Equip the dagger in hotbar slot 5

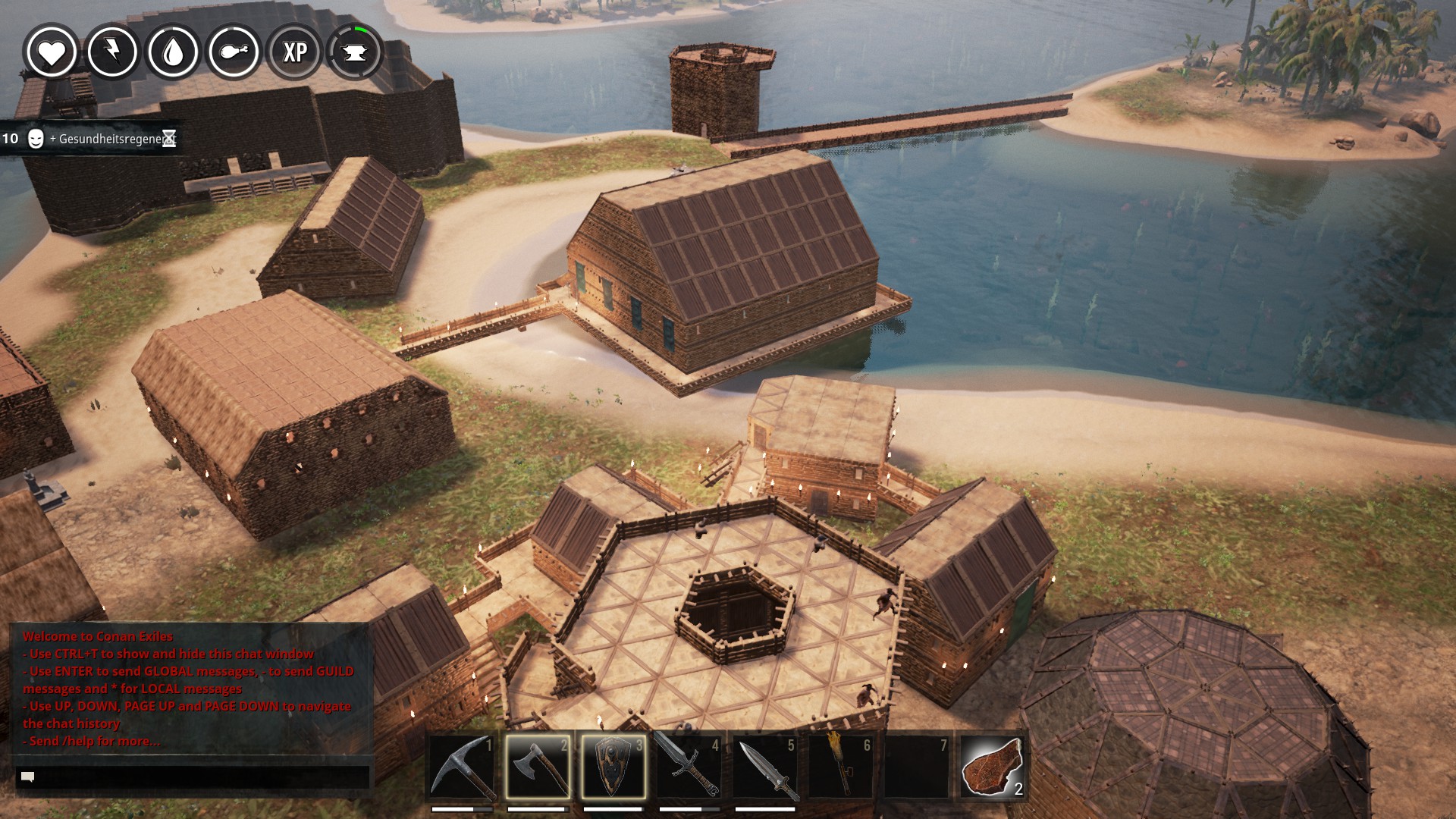764,767
